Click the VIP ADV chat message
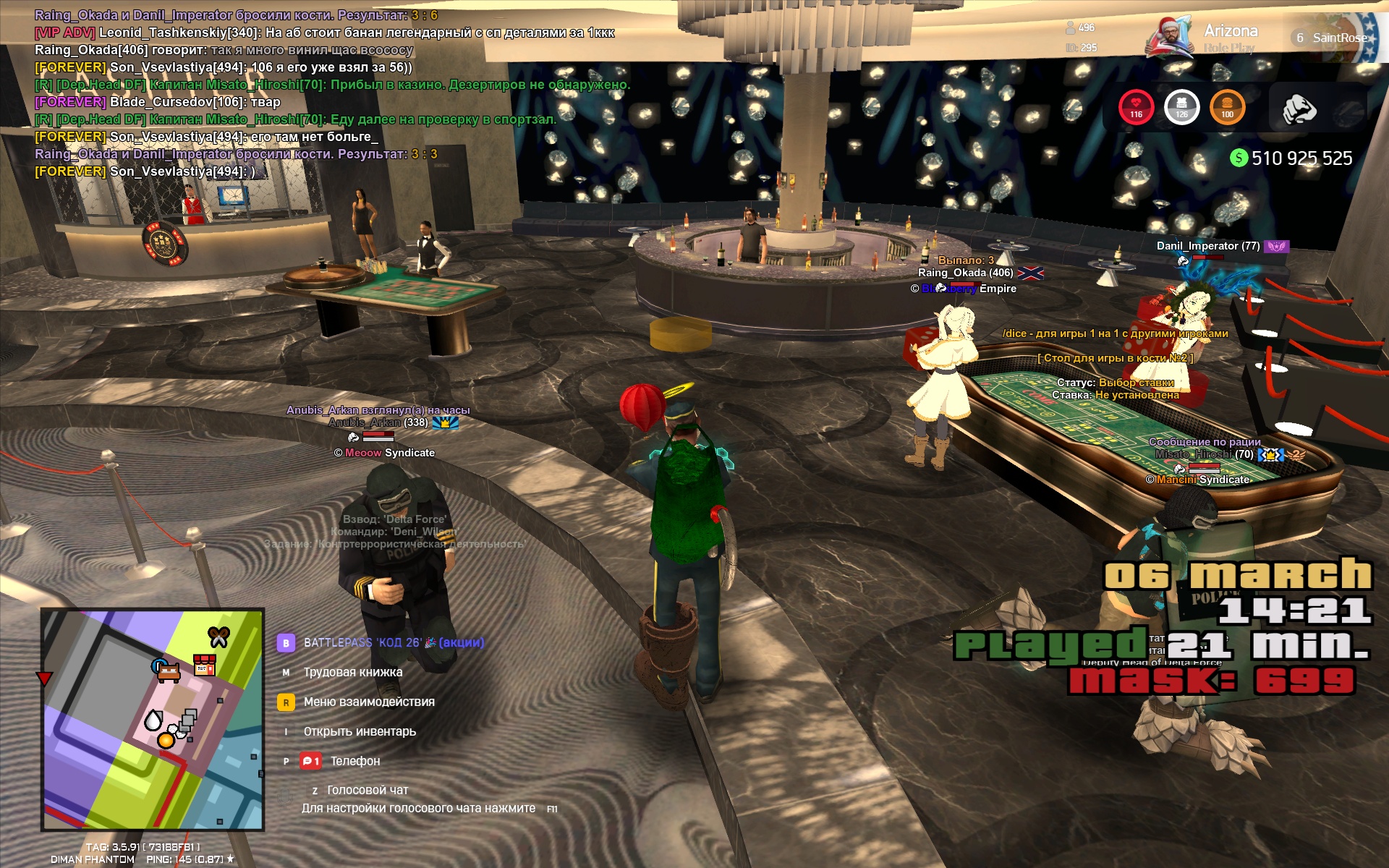 [x=324, y=33]
